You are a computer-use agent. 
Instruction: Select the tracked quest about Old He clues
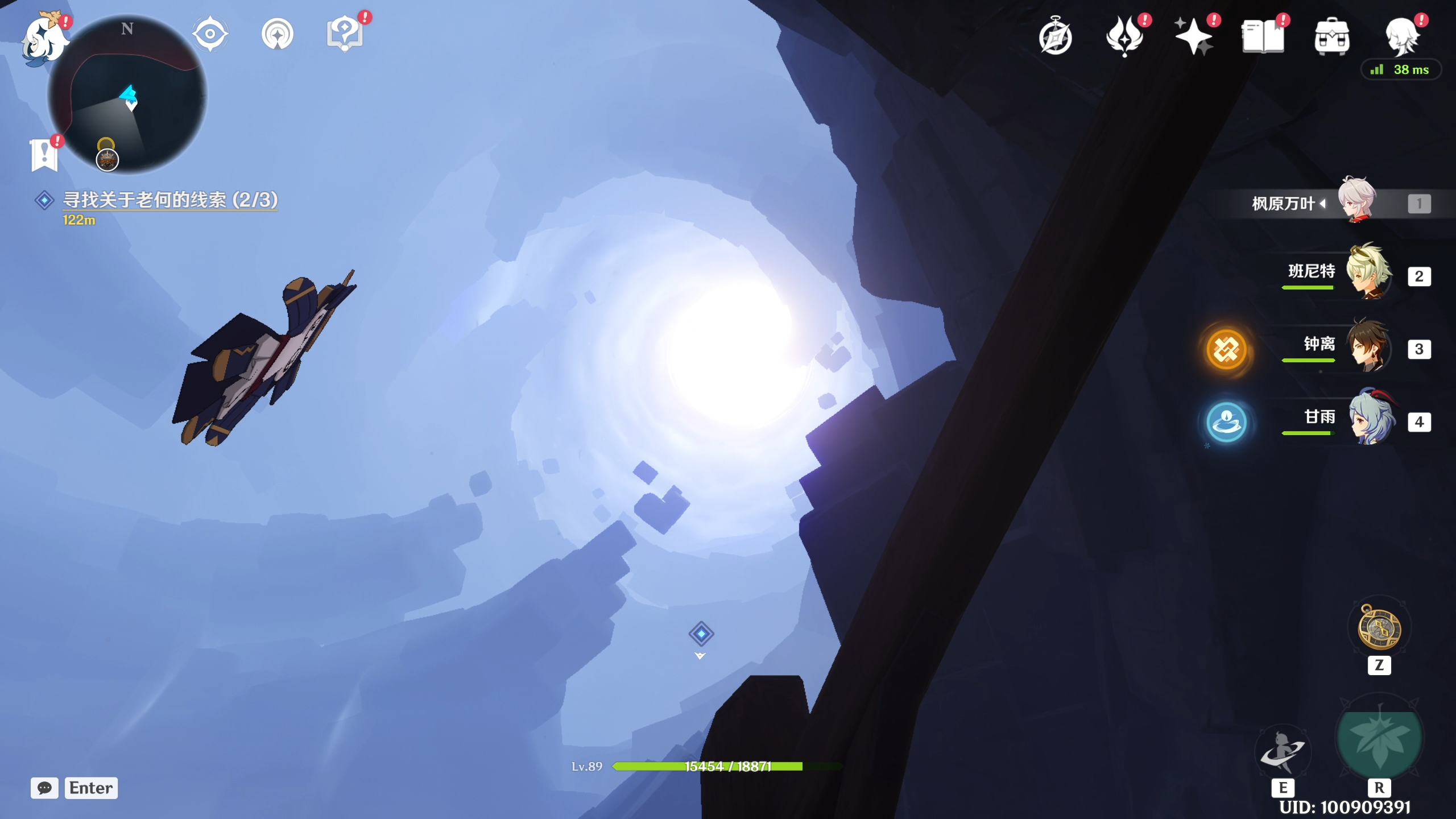pos(169,200)
